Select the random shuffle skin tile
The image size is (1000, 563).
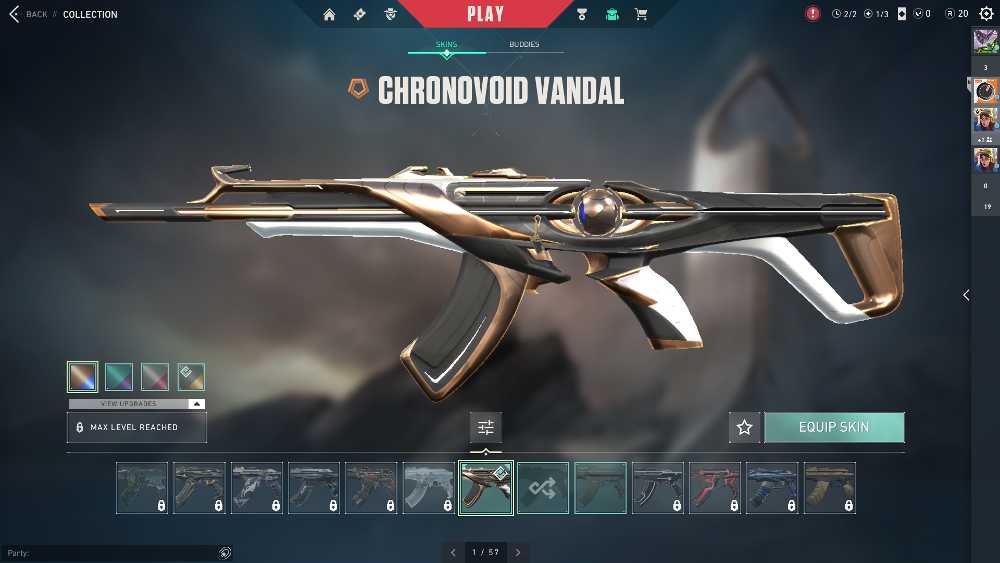point(543,488)
